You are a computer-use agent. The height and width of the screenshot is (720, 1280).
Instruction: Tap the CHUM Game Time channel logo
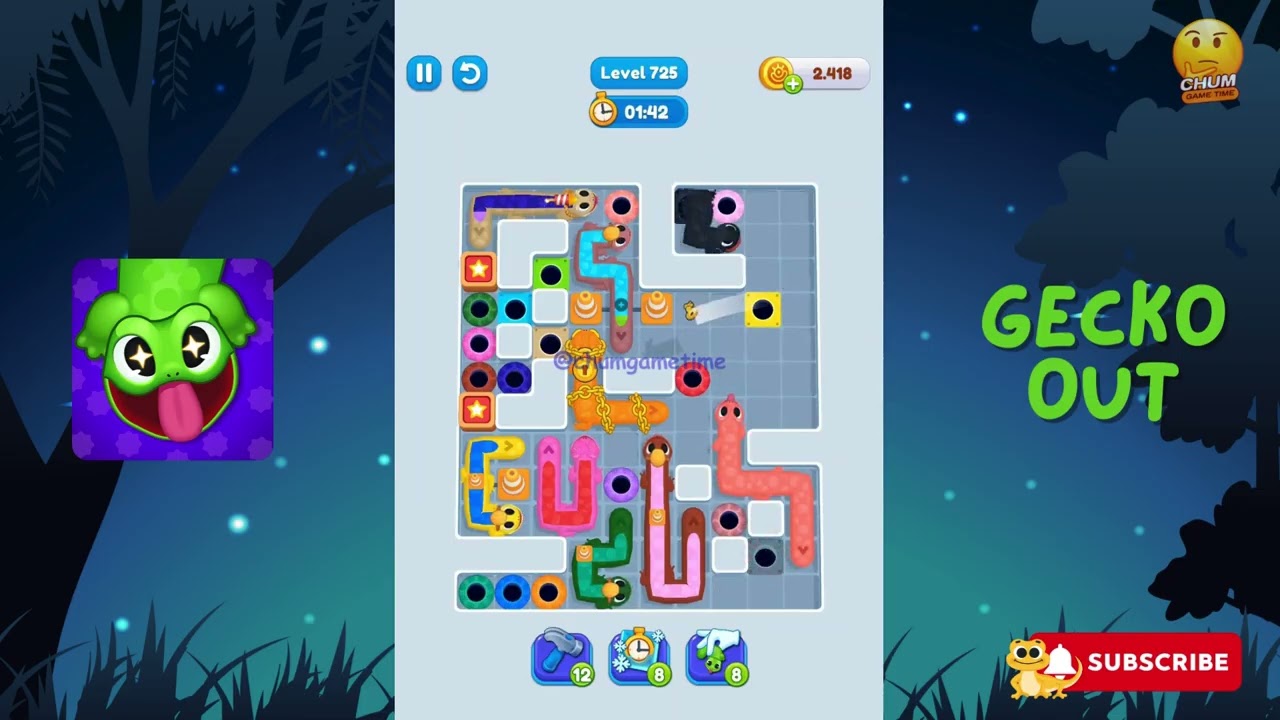point(1207,58)
